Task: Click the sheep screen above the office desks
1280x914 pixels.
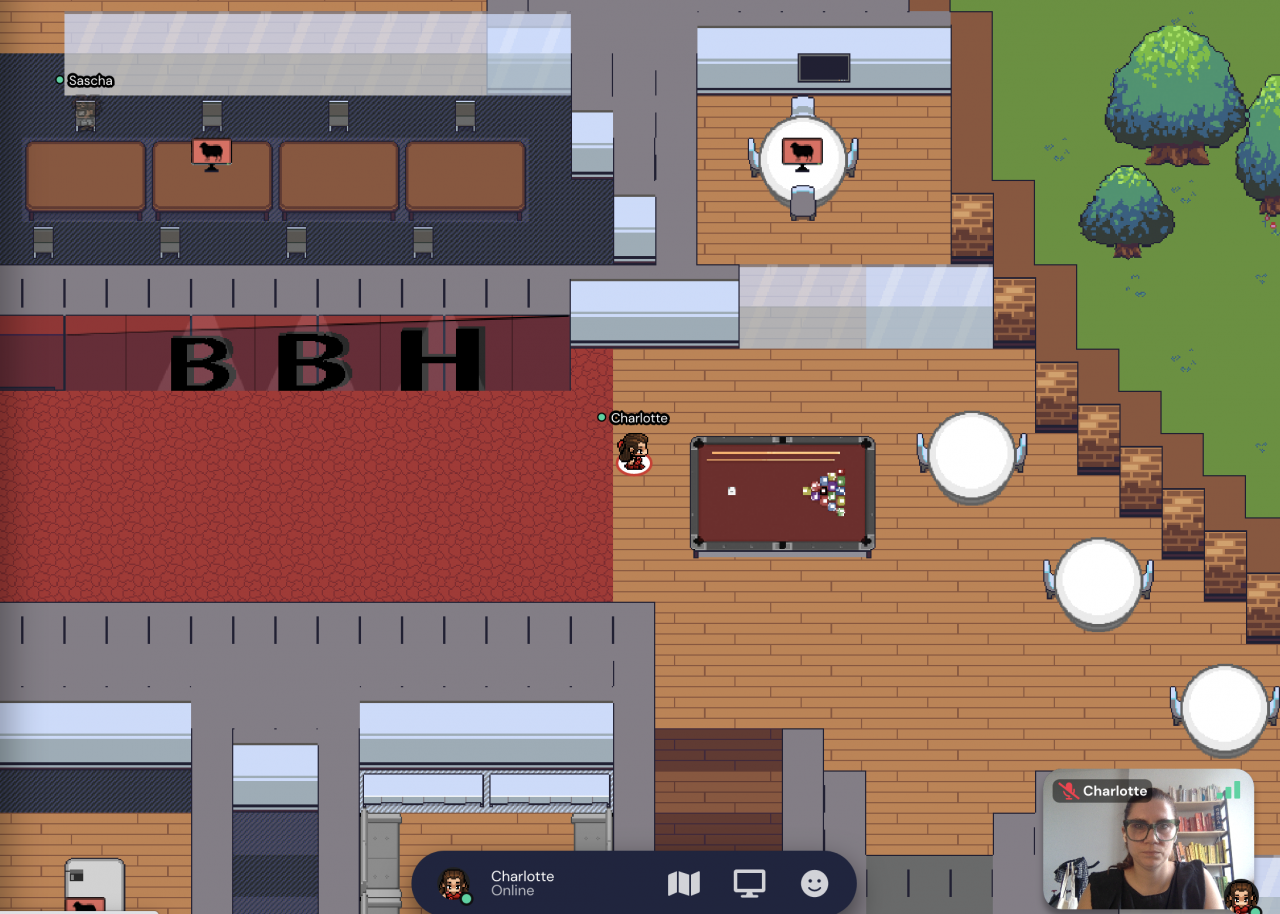Action: click(211, 150)
